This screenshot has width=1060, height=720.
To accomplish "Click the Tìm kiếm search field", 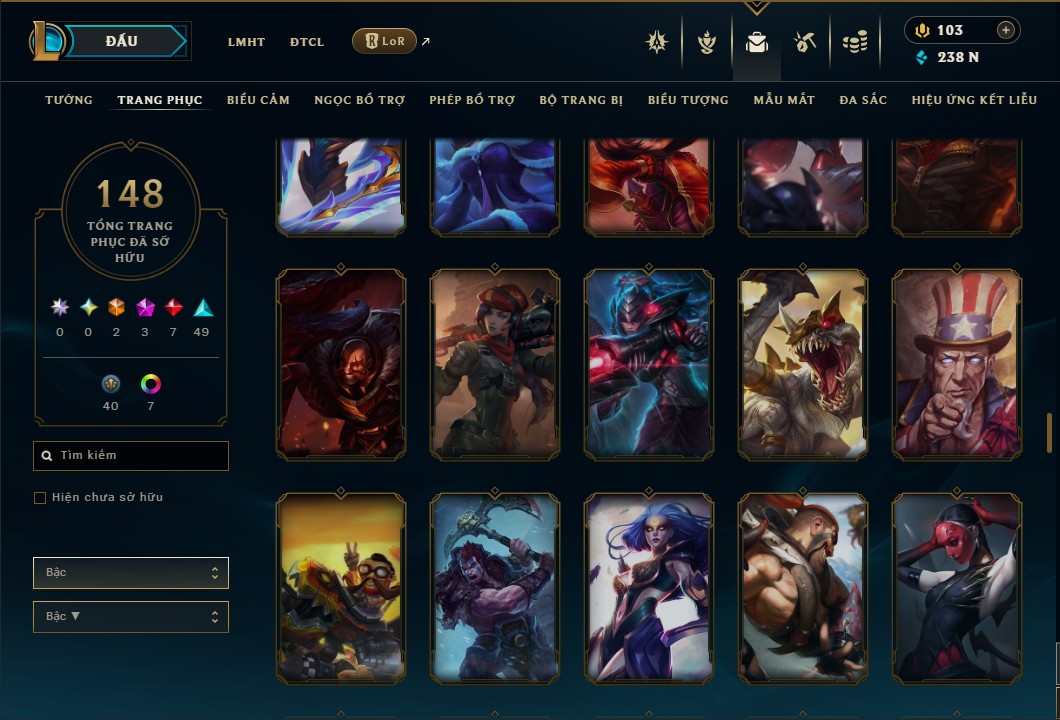I will tap(131, 456).
